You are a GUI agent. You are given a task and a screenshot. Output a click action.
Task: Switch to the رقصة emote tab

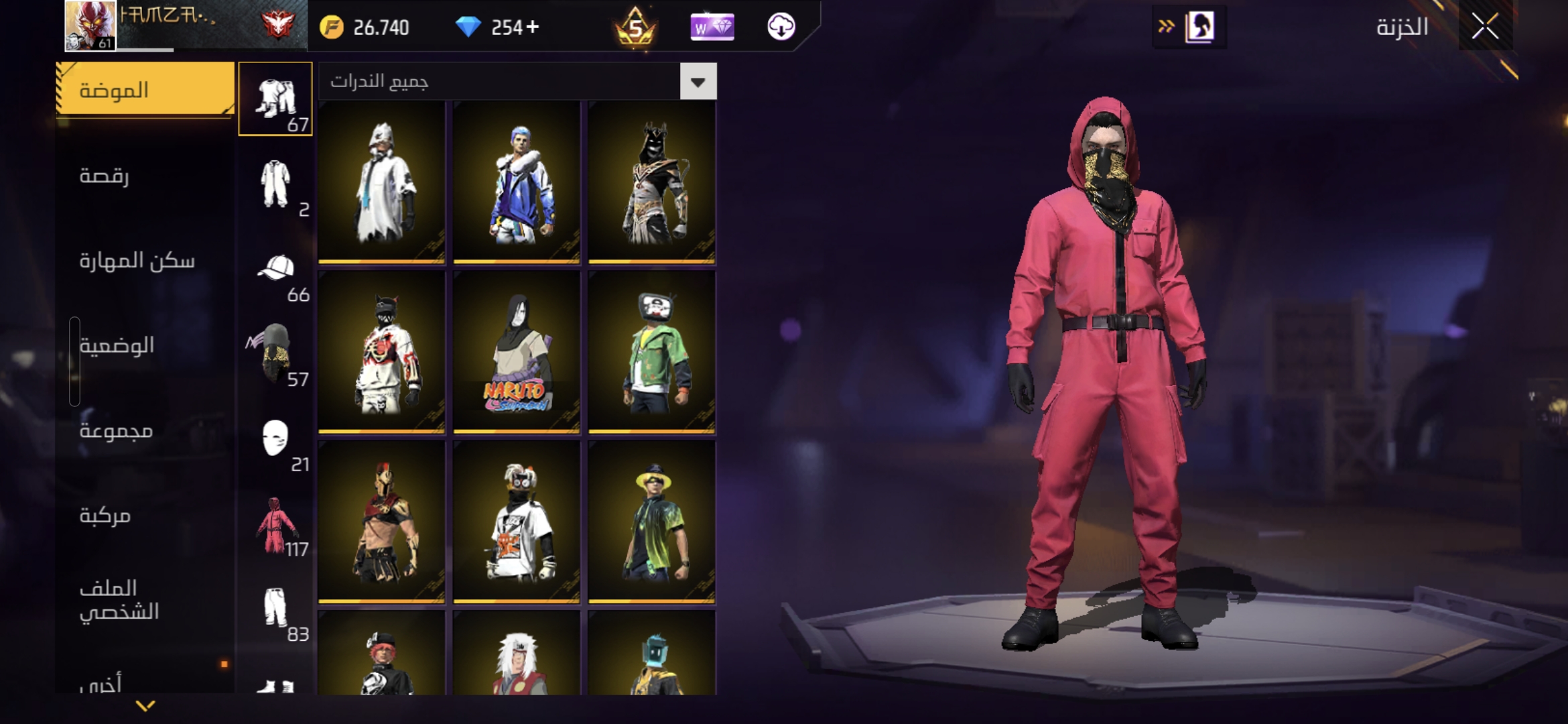(x=105, y=176)
